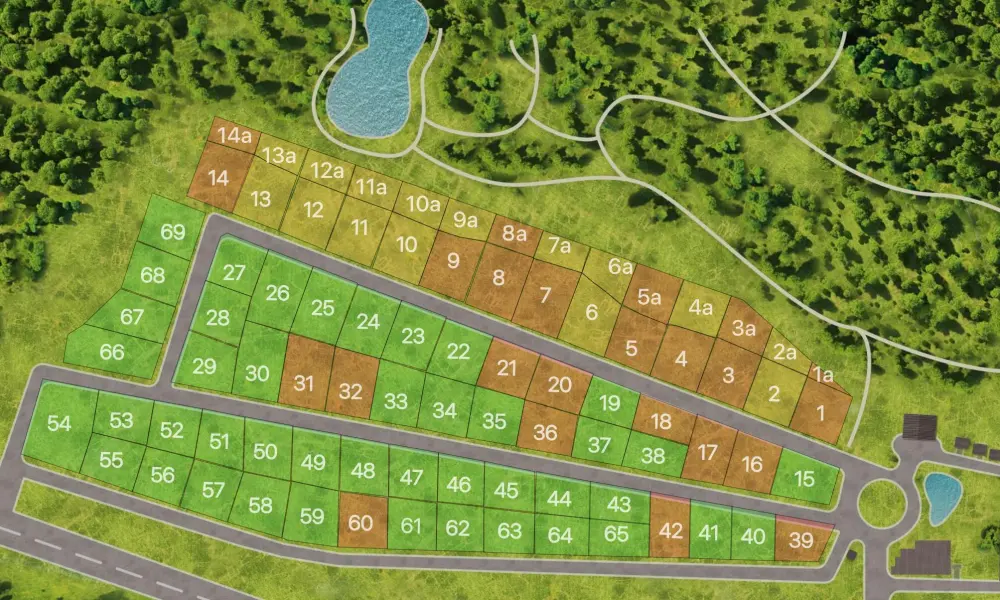Select plot 39
Viewport: 1000px width, 600px height.
801,541
